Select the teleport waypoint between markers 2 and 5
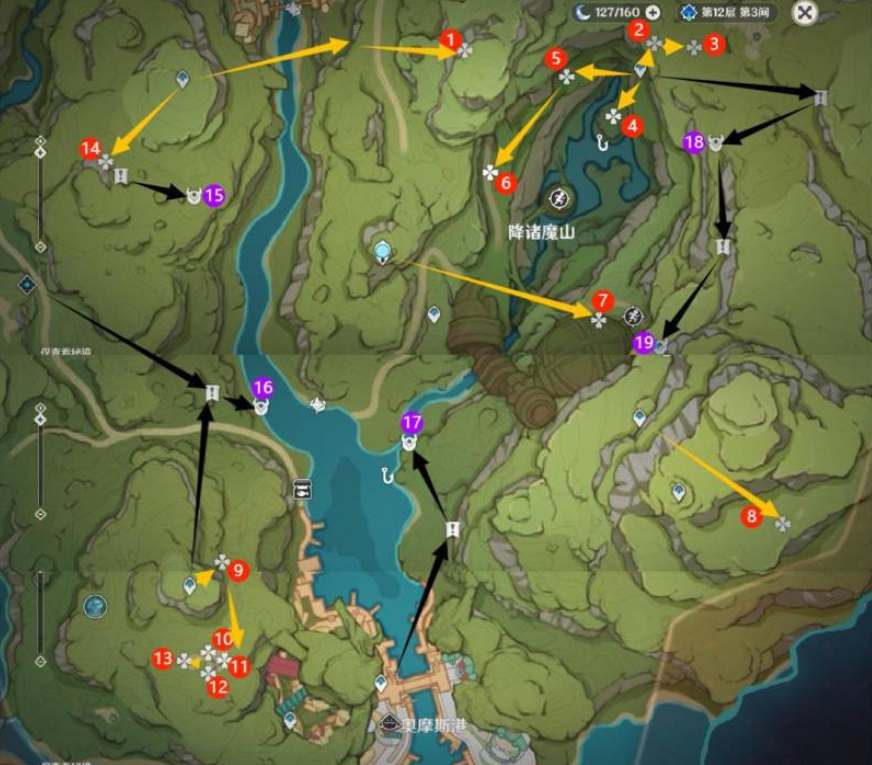The image size is (872, 765). (x=641, y=70)
